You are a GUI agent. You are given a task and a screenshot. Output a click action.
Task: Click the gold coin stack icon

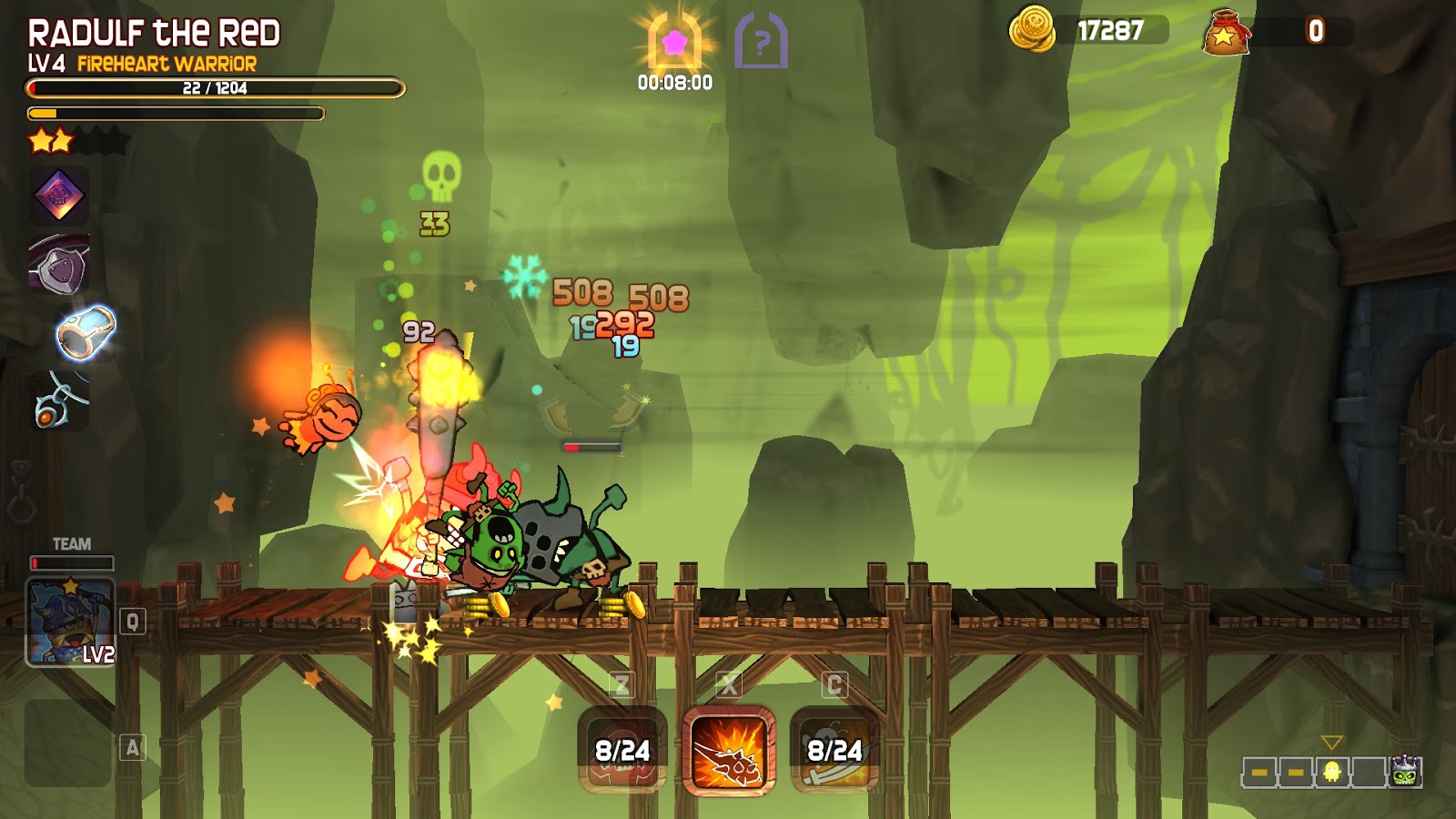(1031, 29)
